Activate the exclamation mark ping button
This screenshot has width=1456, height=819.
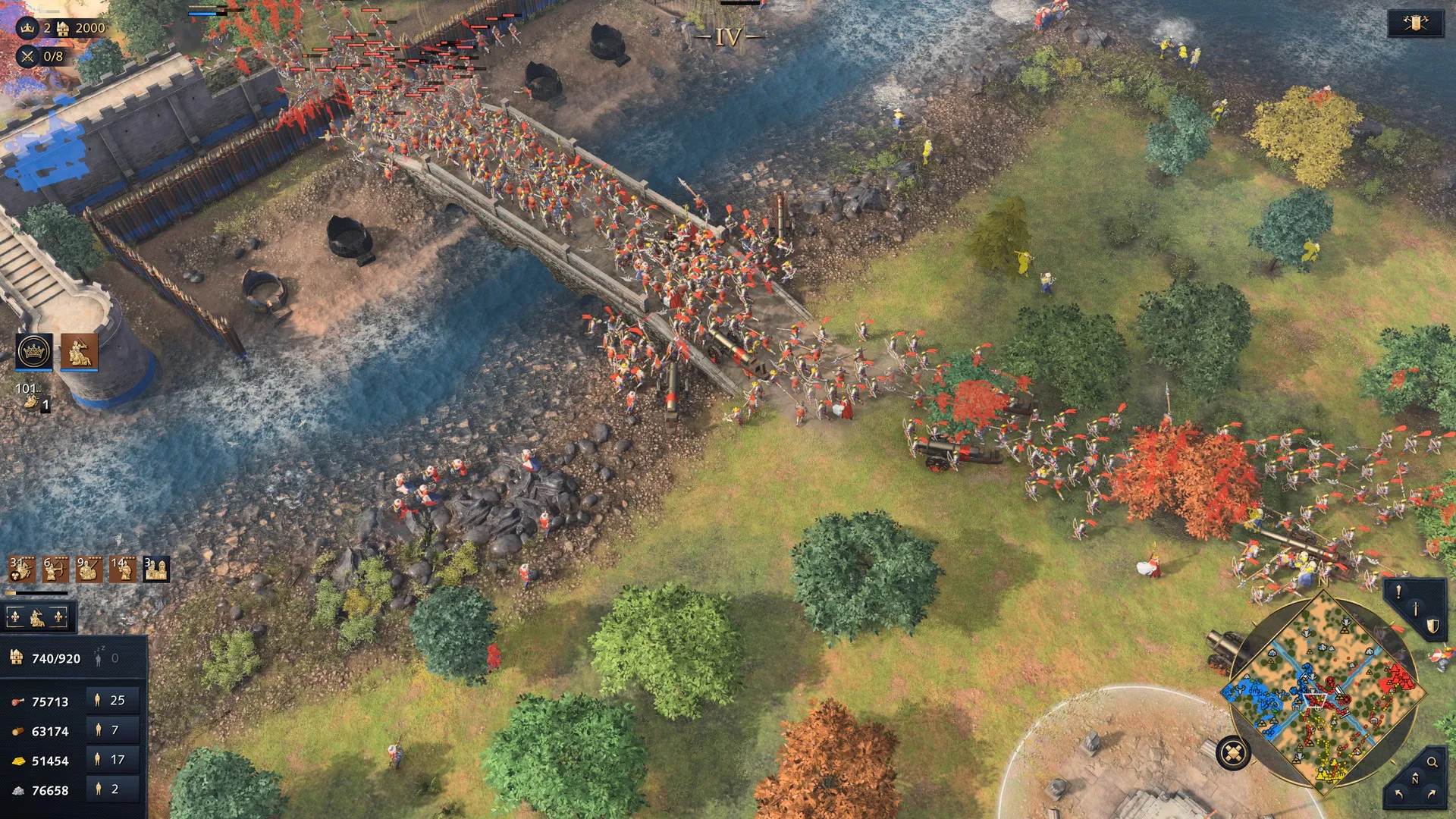coord(1398,592)
